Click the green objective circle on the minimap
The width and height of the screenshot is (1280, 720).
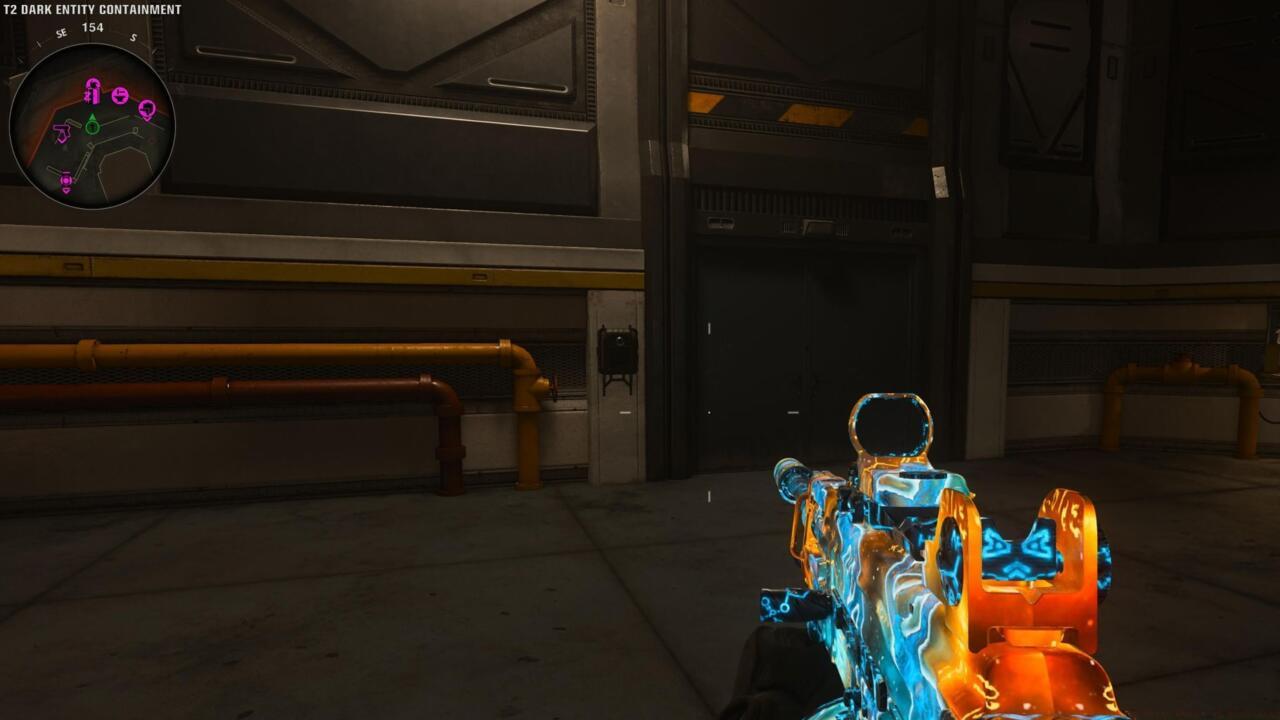[x=91, y=128]
